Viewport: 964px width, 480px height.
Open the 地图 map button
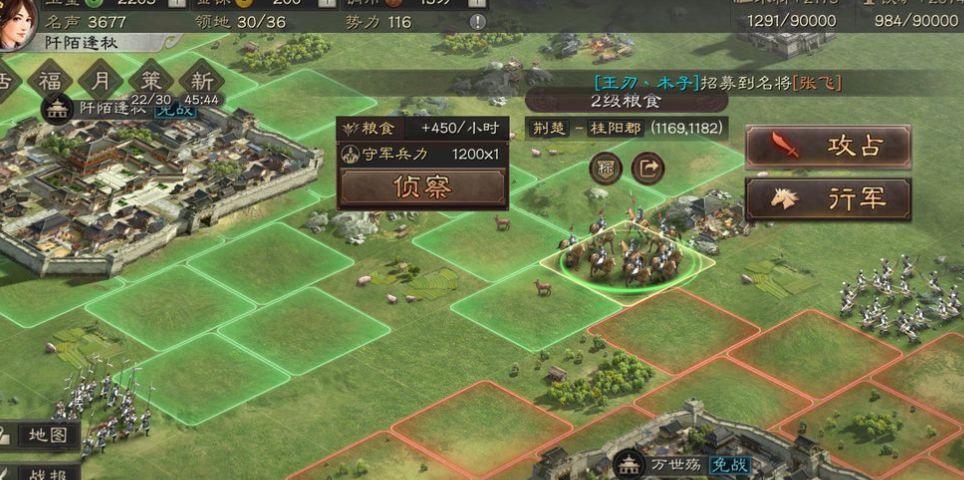(x=40, y=435)
